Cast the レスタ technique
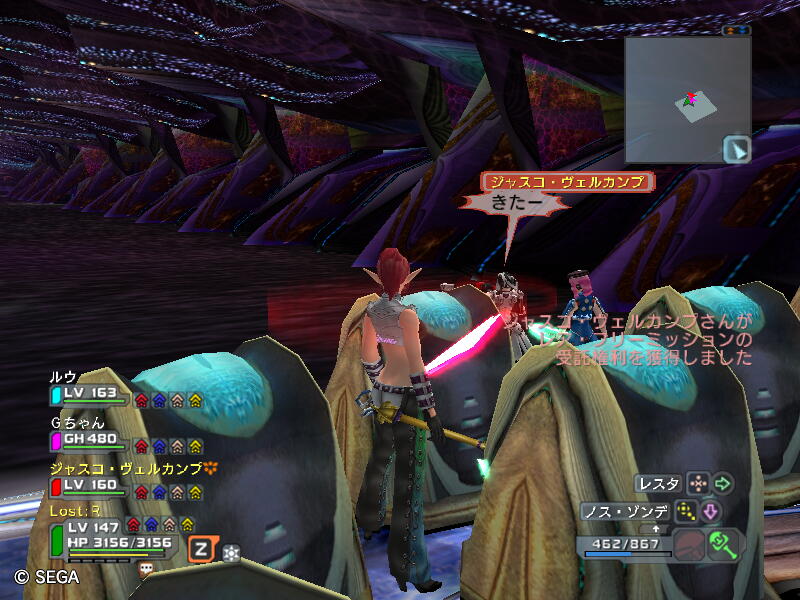800x600 pixels. pyautogui.click(x=658, y=484)
